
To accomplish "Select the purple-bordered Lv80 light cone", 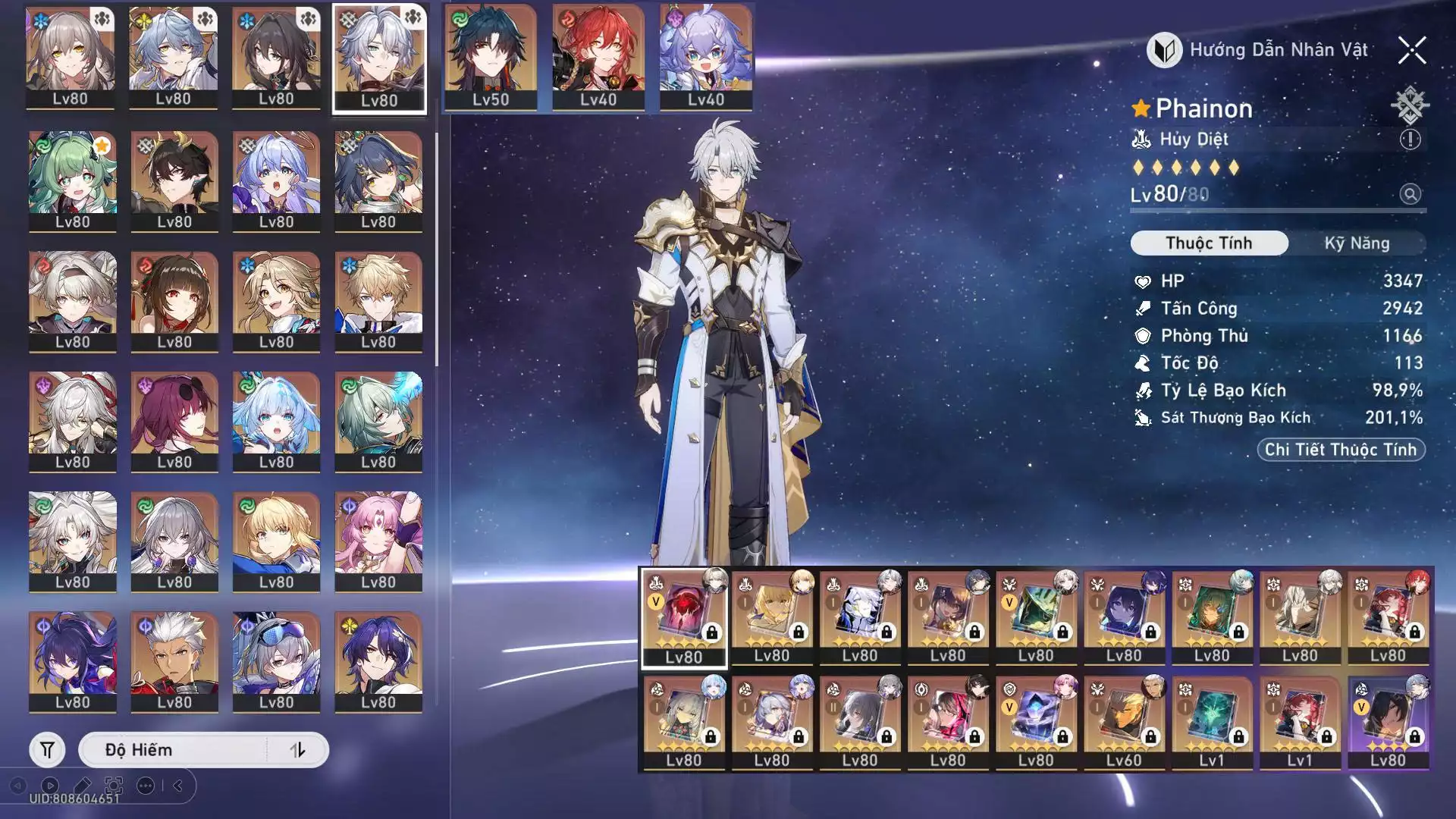I will click(x=1388, y=723).
